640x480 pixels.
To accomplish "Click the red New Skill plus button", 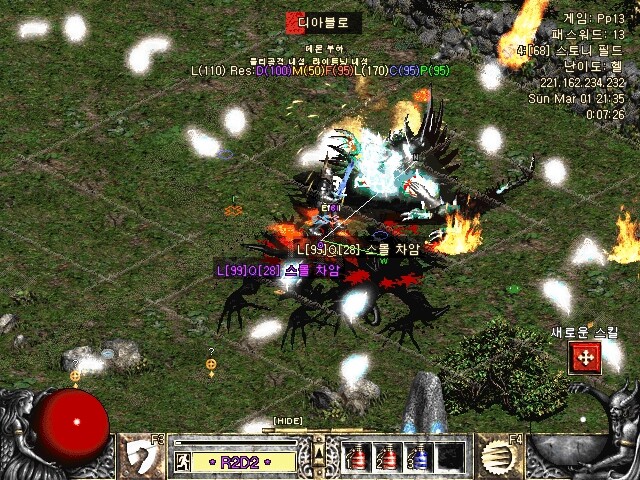I will click(x=584, y=358).
